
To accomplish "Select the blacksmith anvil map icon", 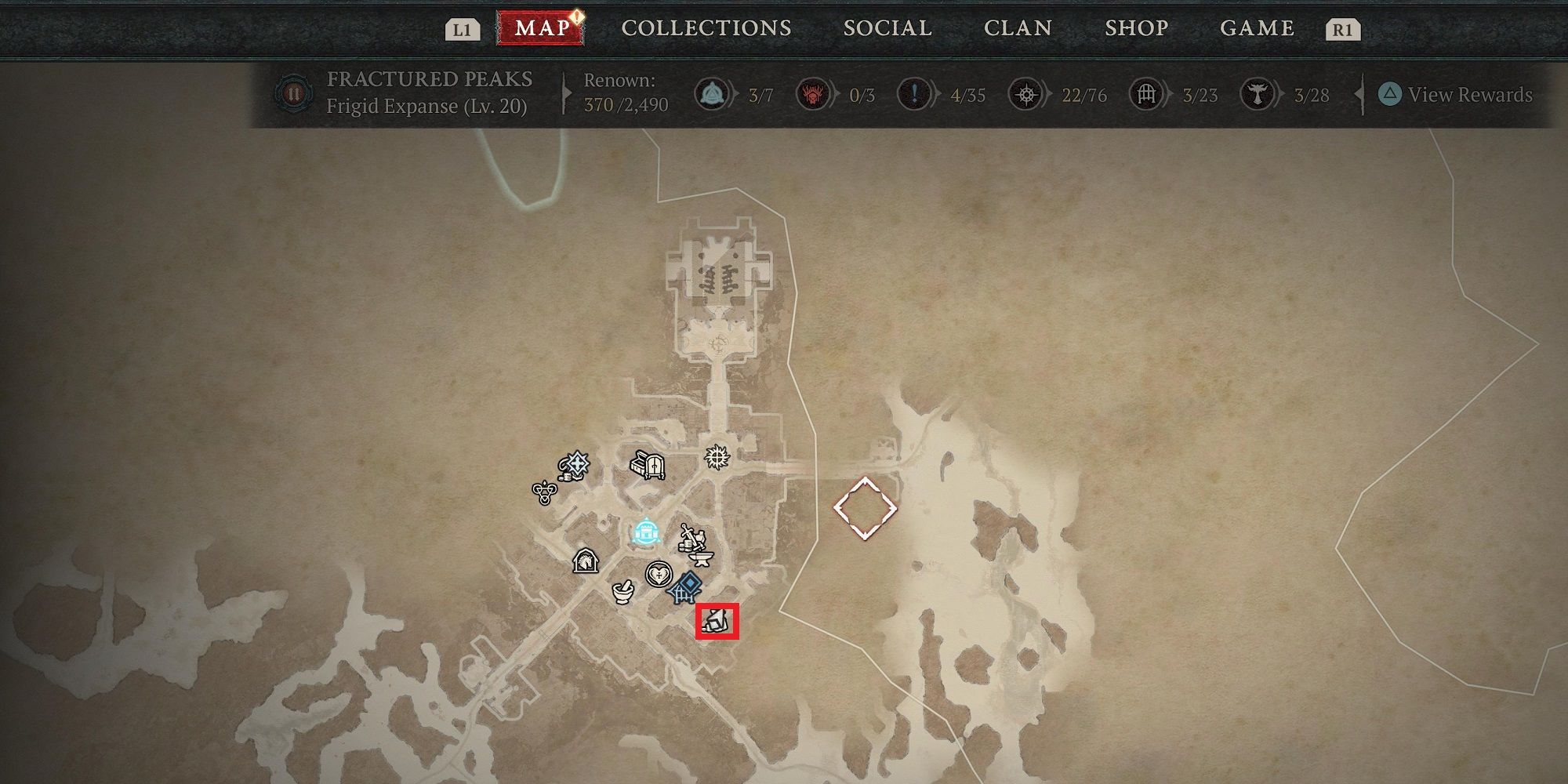I will point(702,558).
